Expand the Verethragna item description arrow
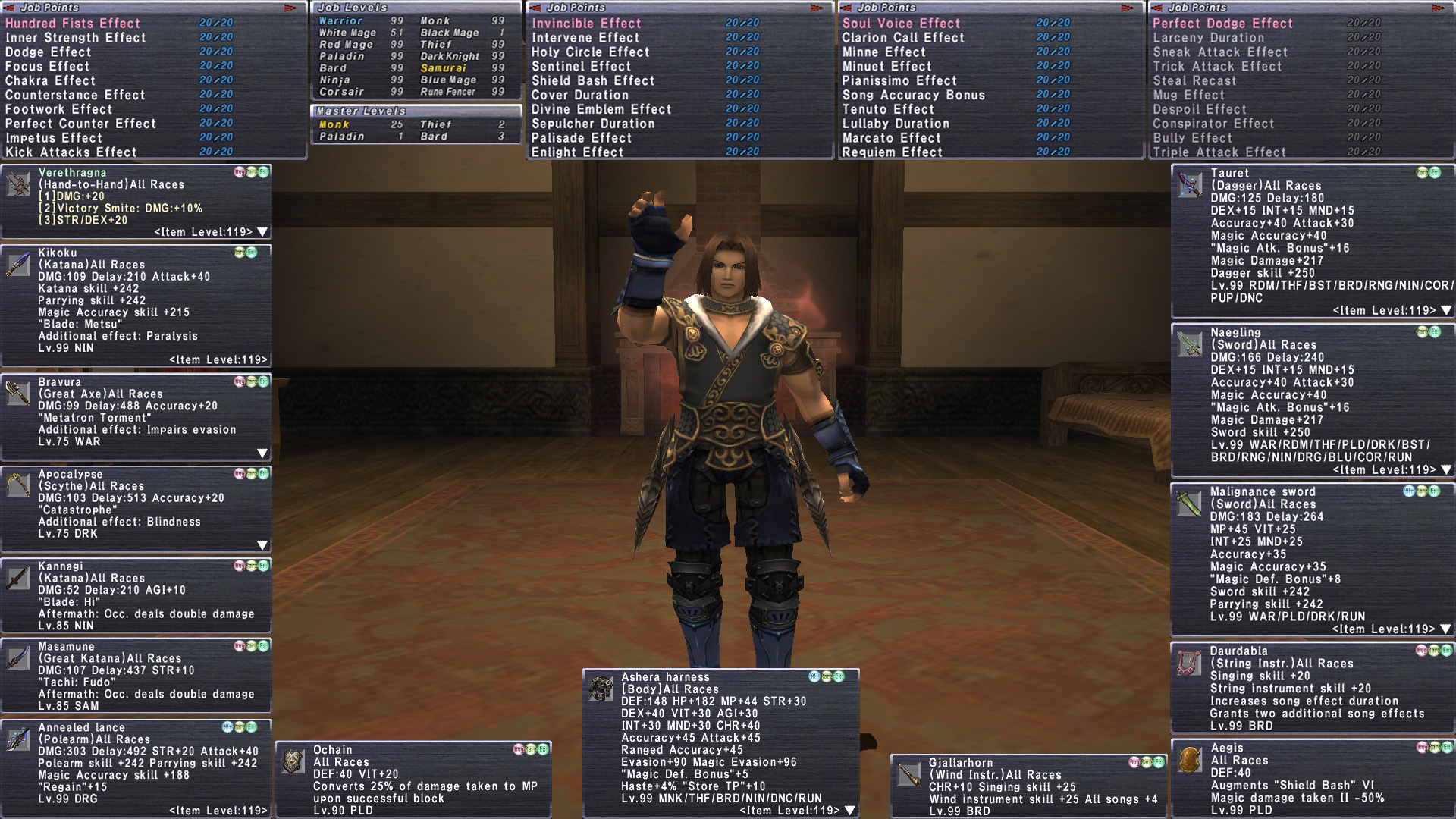 (x=262, y=232)
